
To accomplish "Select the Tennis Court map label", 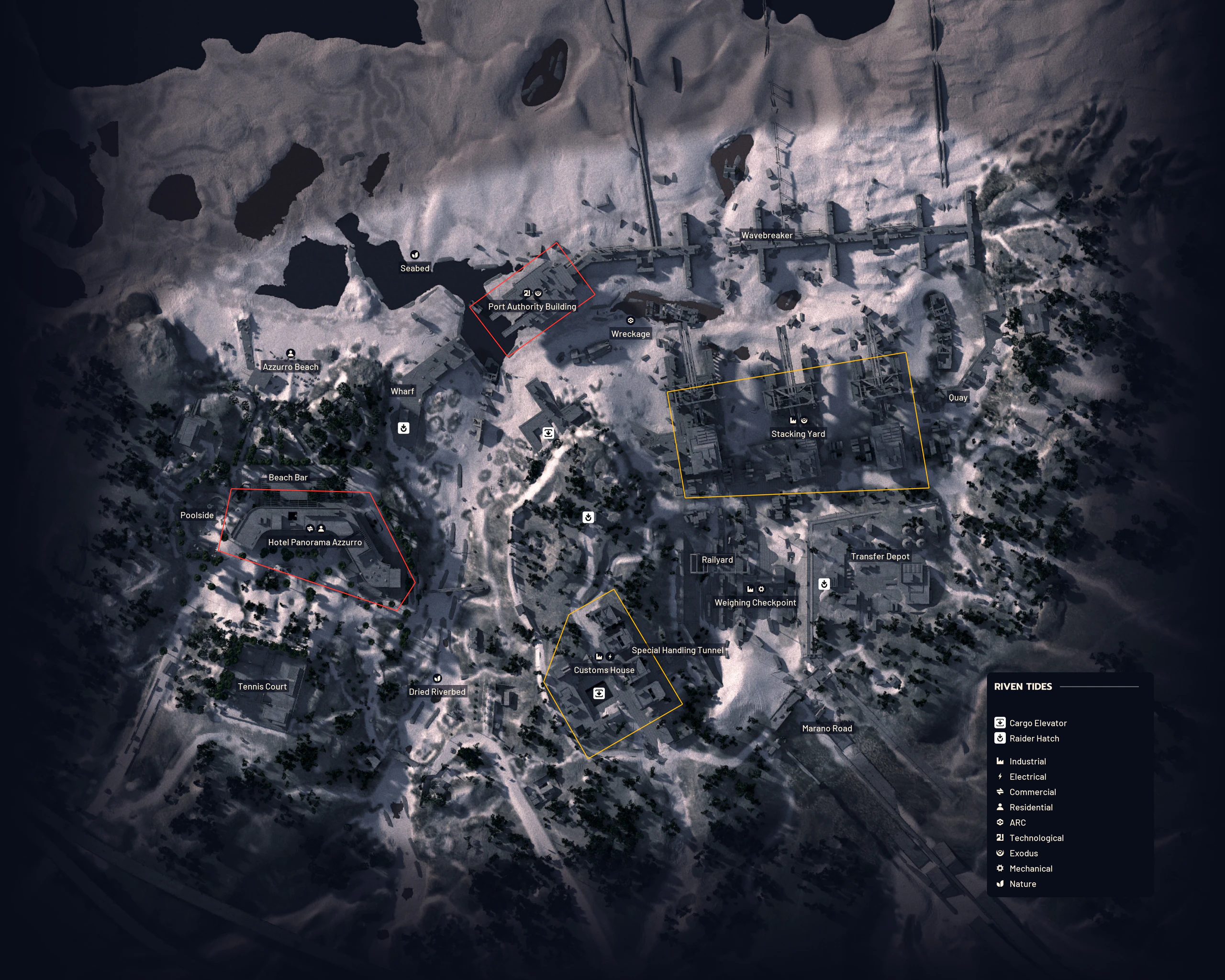I will click(262, 687).
